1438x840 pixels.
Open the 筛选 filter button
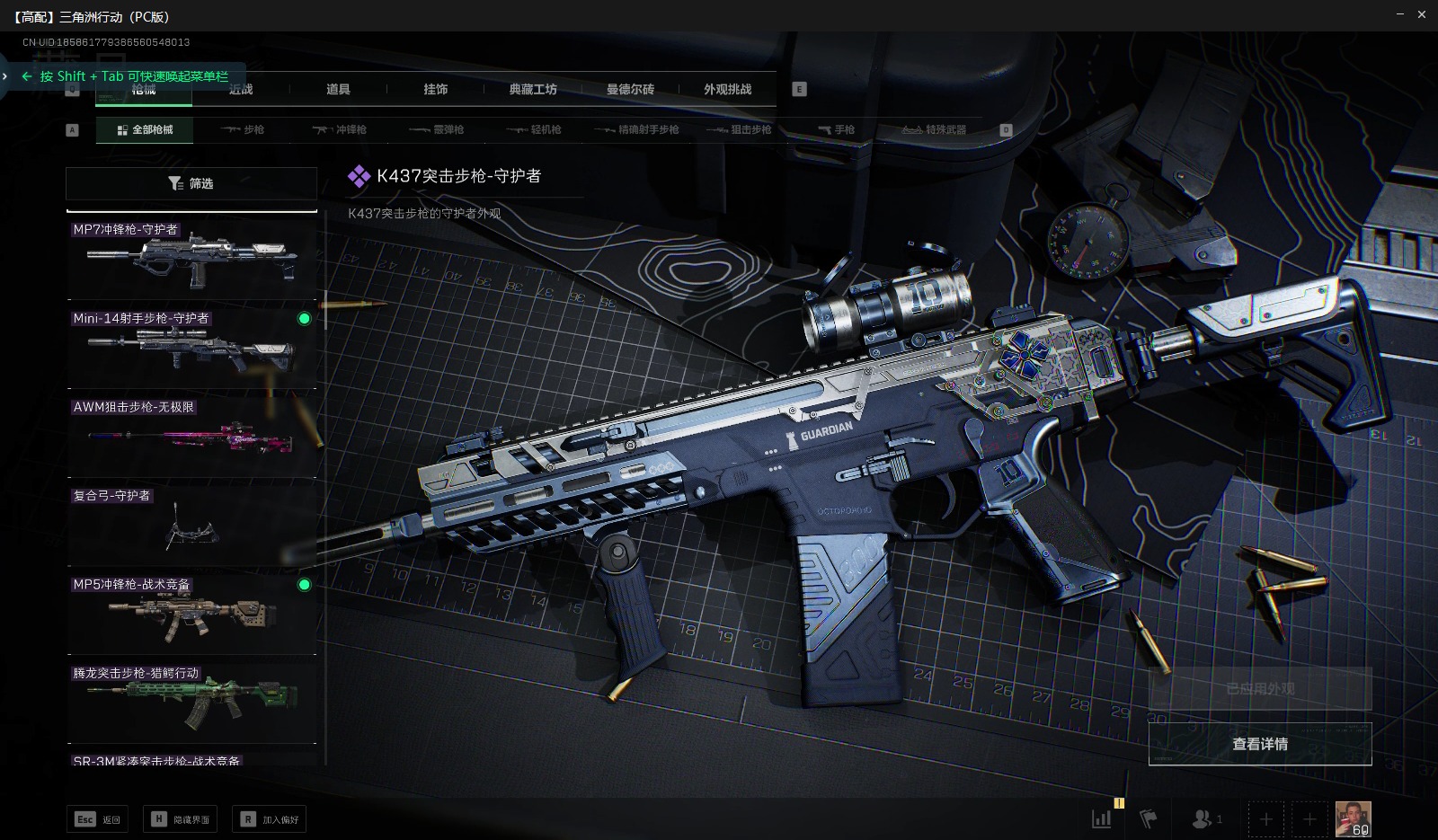[191, 183]
